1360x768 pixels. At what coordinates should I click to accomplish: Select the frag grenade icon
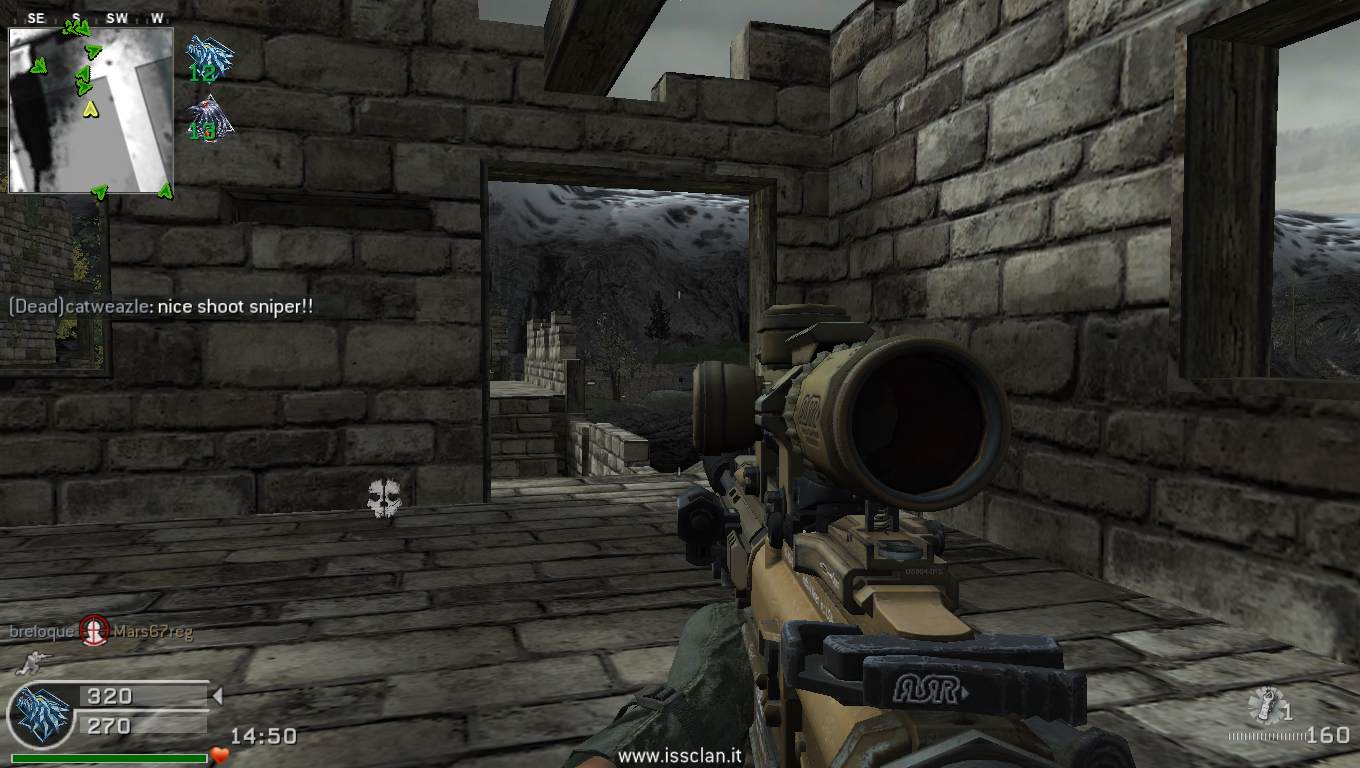(1264, 706)
